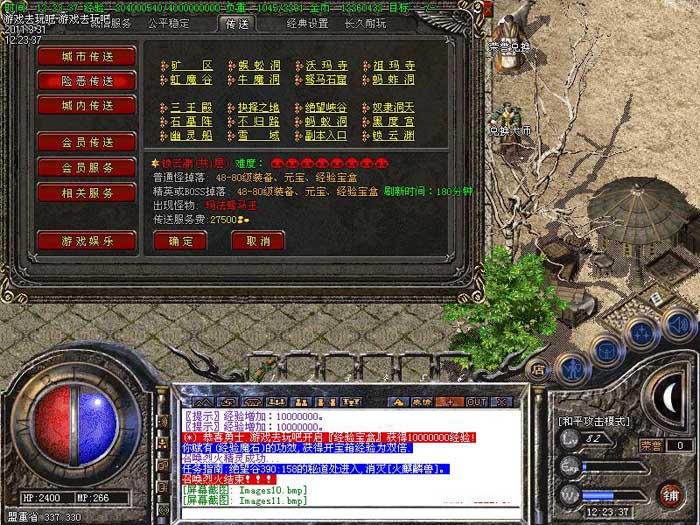Open the 经典设置 tab

pos(307,23)
